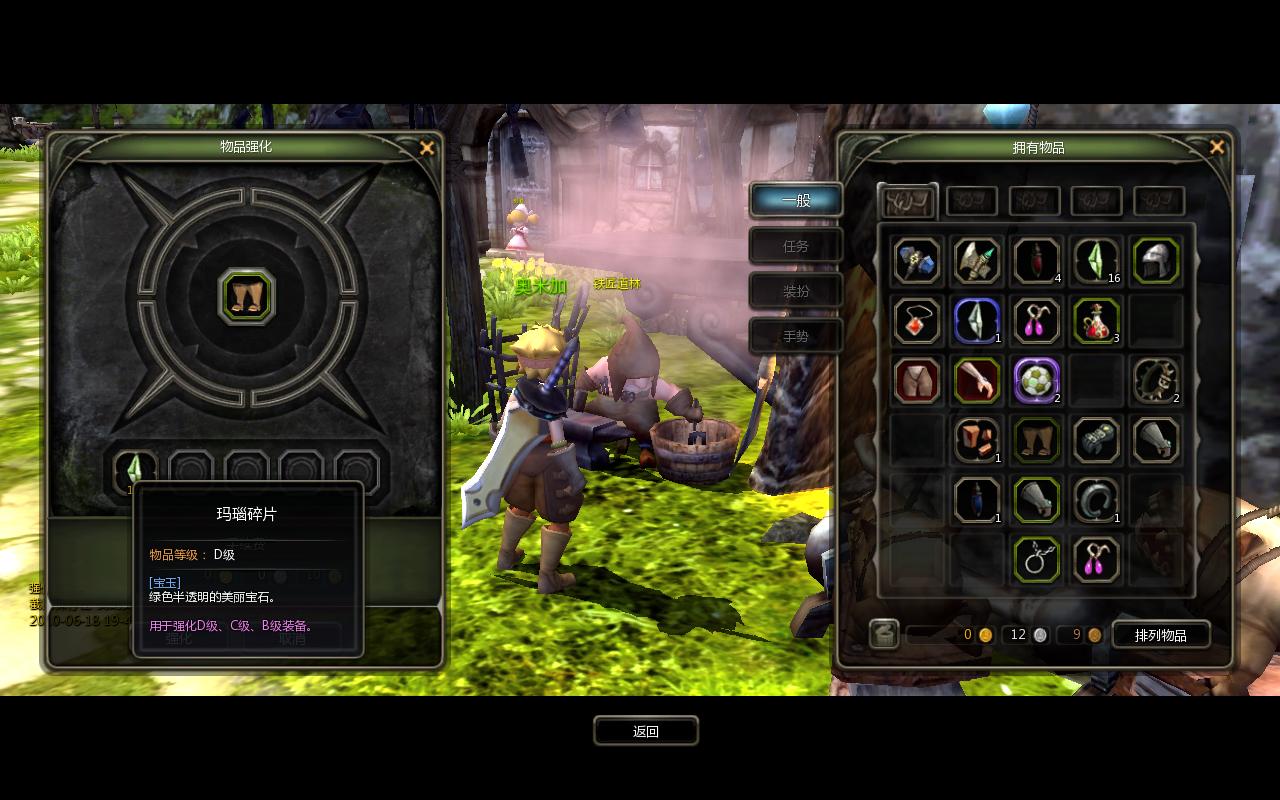
Task: Open the 任务 quest items tab
Action: coord(796,245)
